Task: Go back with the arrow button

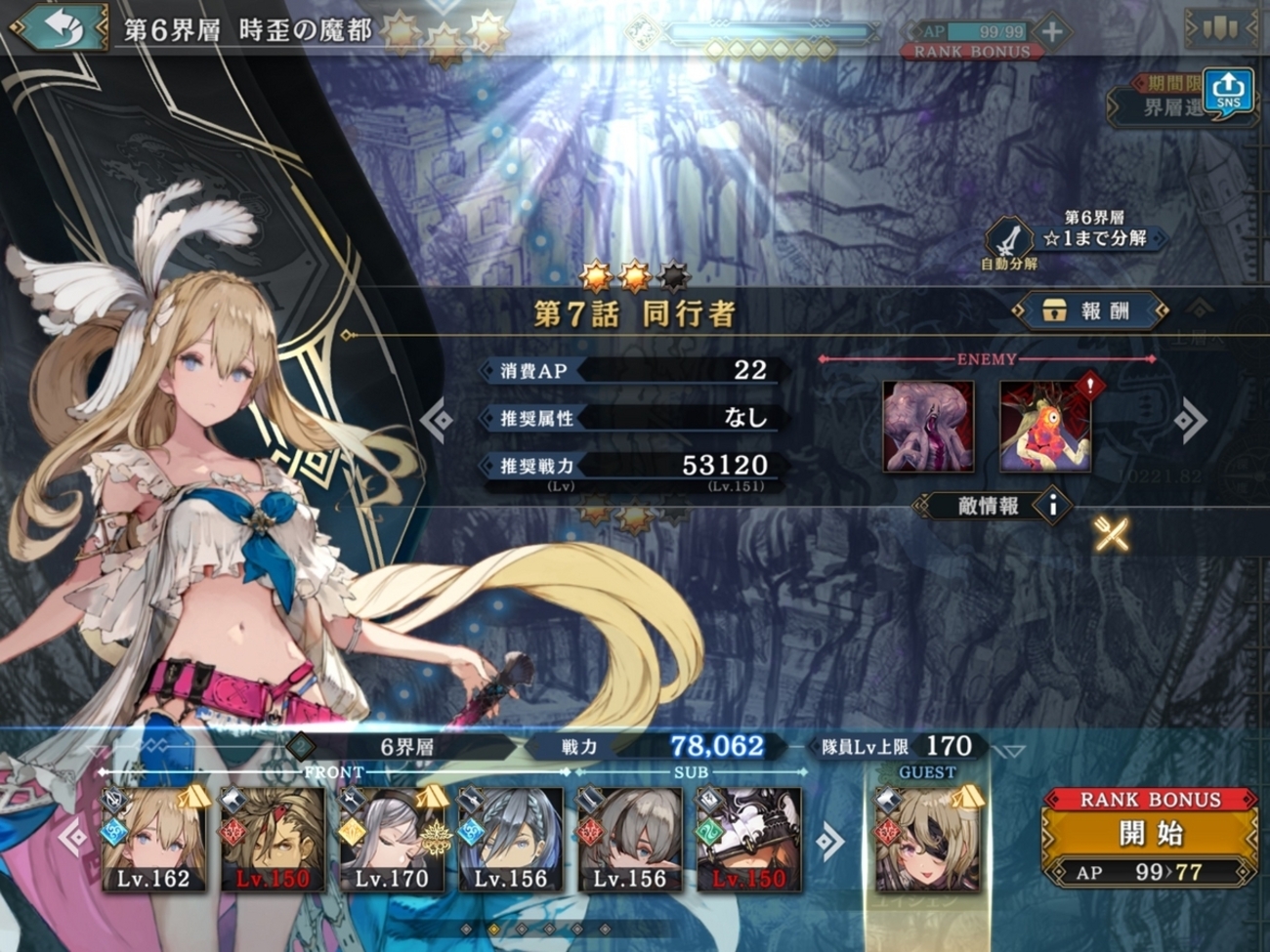Action: 59,29
